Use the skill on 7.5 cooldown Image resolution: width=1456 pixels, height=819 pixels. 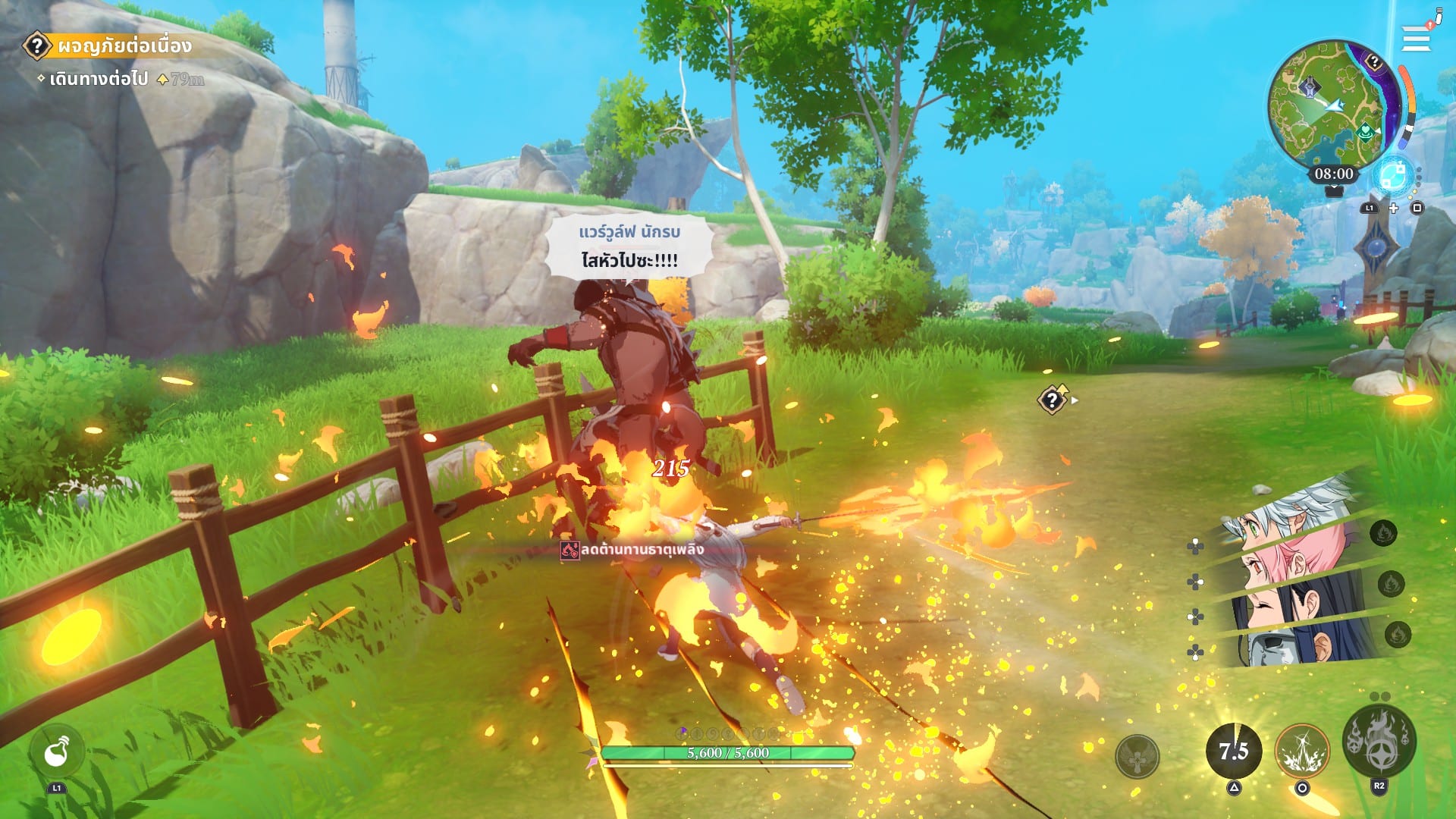tap(1234, 751)
